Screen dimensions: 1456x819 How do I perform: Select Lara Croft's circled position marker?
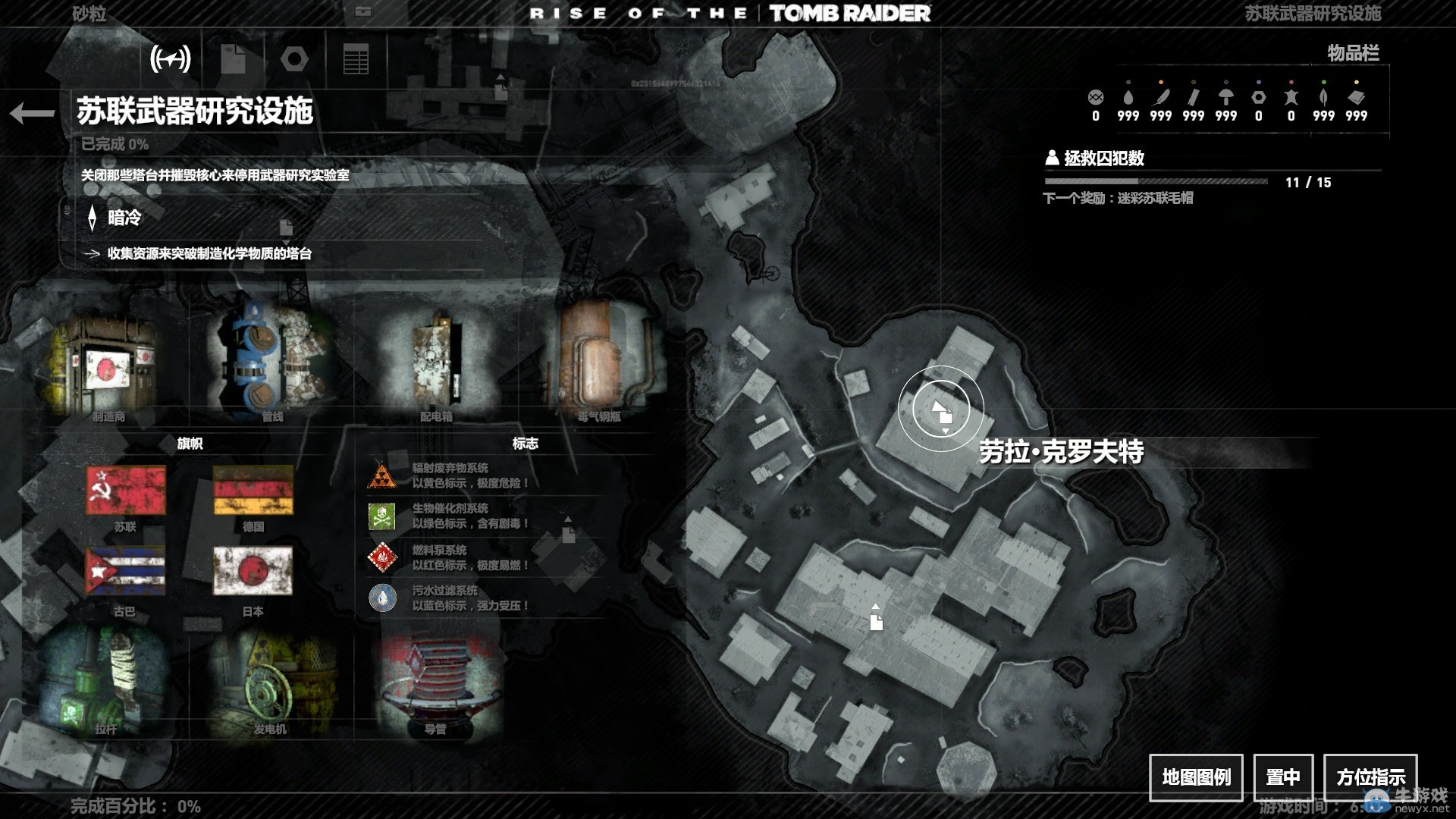click(941, 409)
